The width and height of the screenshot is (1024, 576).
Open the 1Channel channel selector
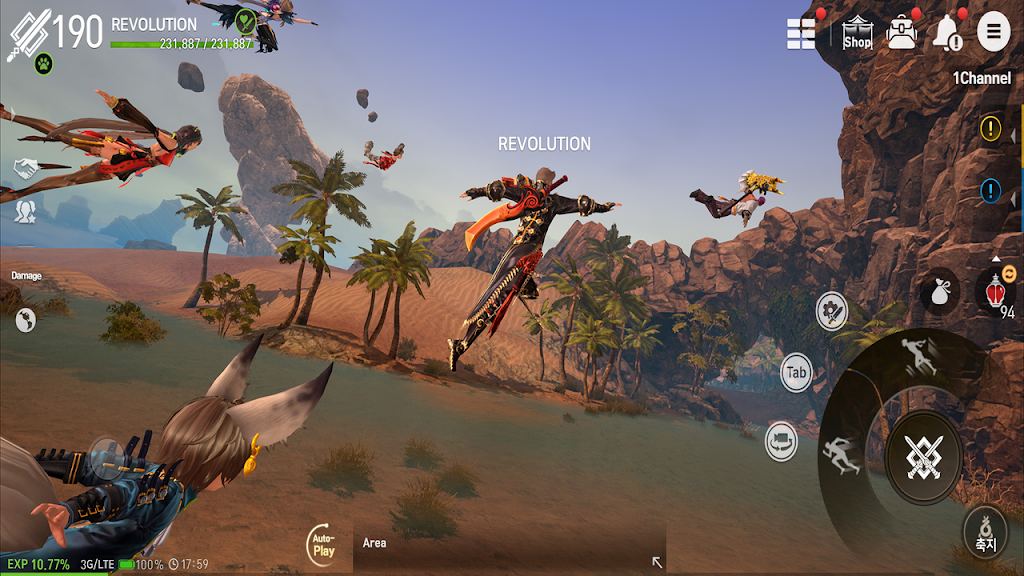(x=981, y=78)
